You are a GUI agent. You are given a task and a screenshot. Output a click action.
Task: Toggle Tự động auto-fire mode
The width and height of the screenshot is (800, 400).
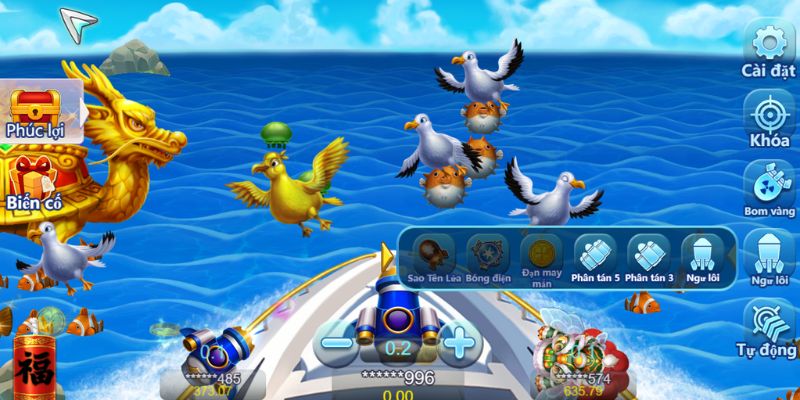[x=768, y=327]
